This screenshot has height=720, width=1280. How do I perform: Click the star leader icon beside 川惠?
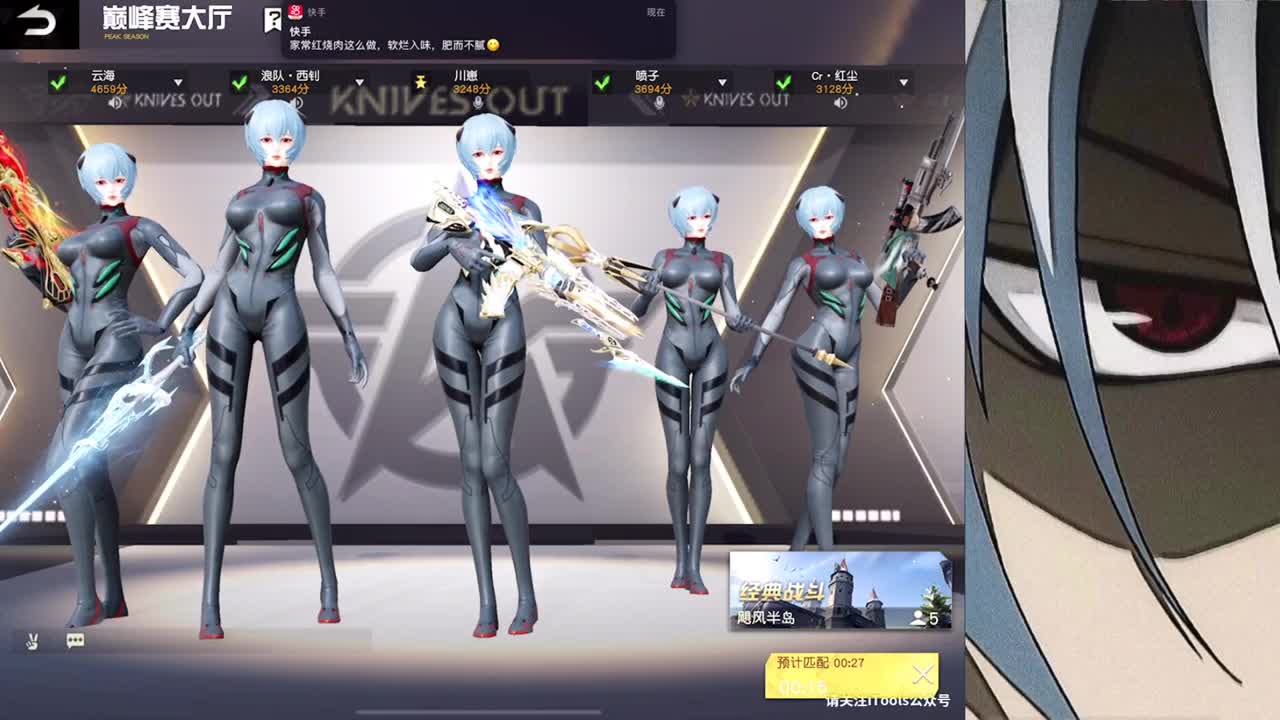tap(421, 80)
